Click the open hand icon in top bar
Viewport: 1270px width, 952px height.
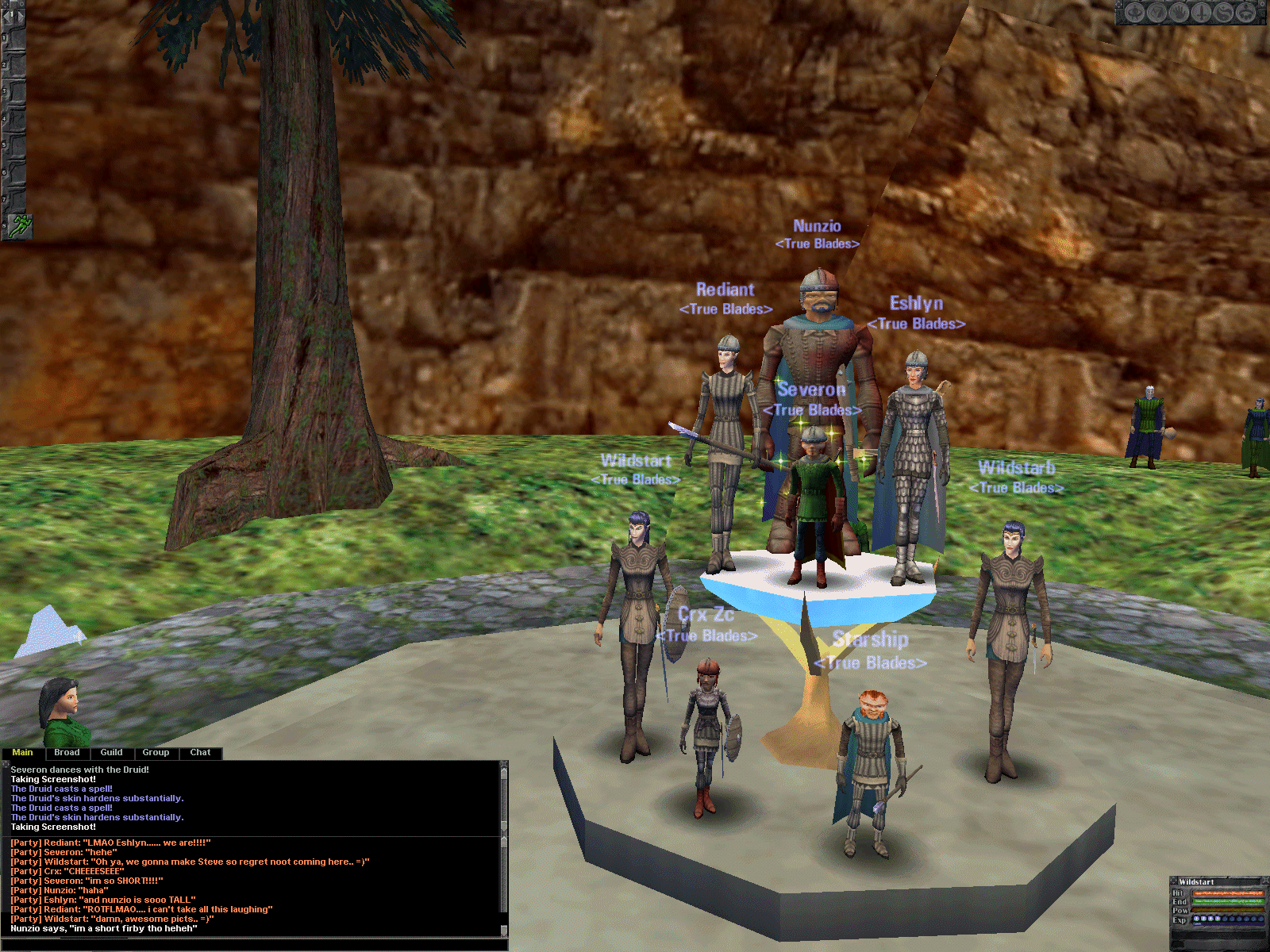pos(1180,12)
